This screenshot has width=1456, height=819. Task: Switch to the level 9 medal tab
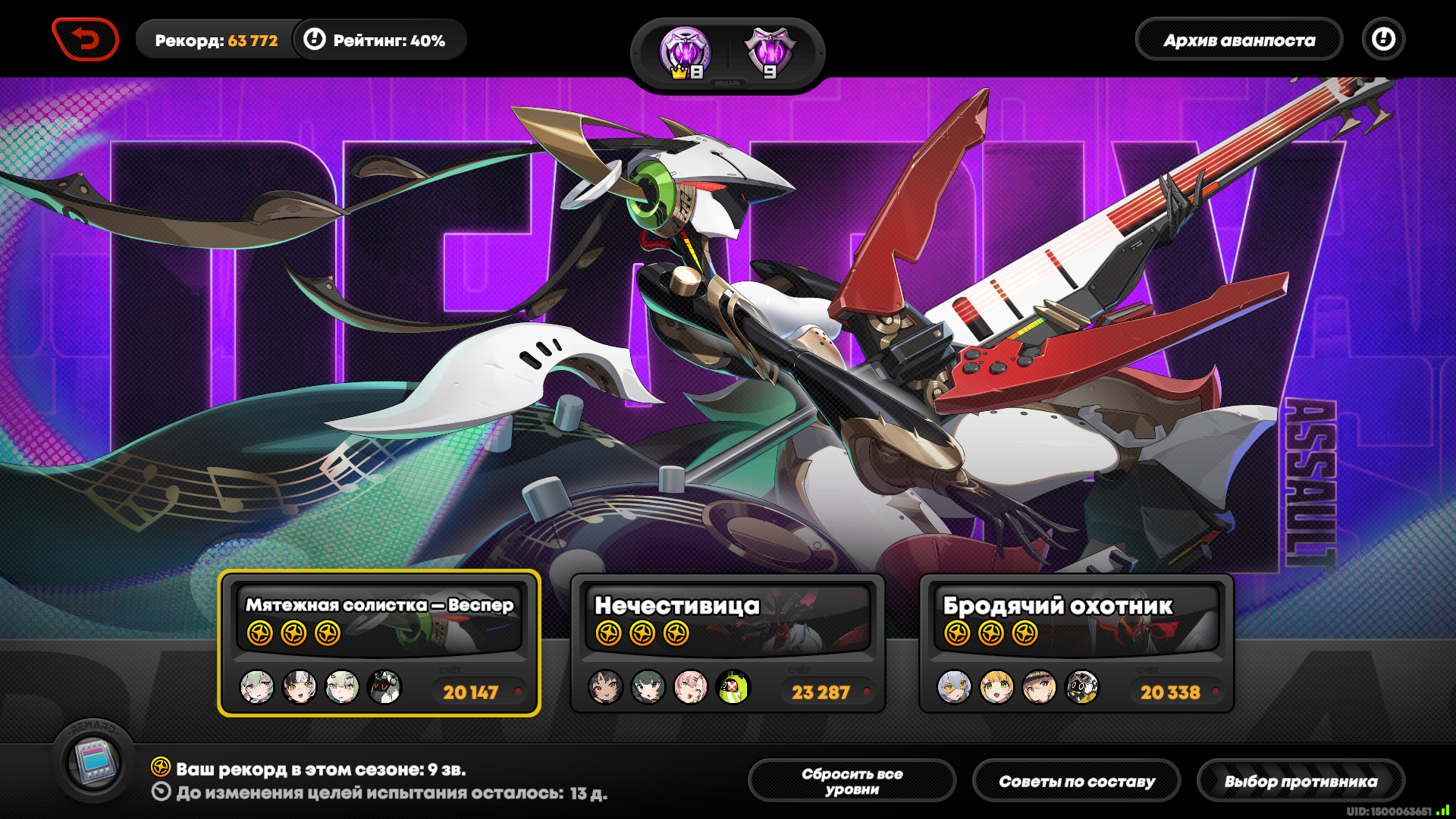(770, 53)
